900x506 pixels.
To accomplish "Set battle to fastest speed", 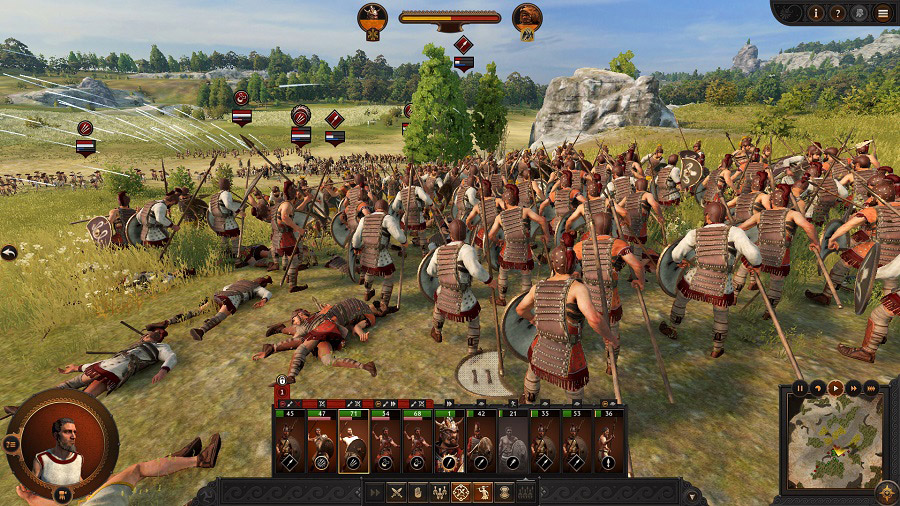I will 871,387.
